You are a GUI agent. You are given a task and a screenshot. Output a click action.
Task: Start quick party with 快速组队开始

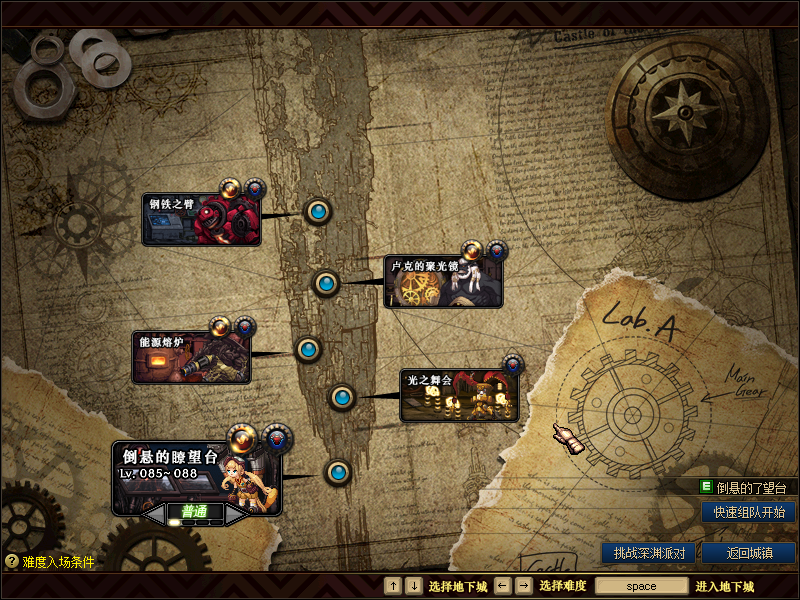pyautogui.click(x=749, y=512)
